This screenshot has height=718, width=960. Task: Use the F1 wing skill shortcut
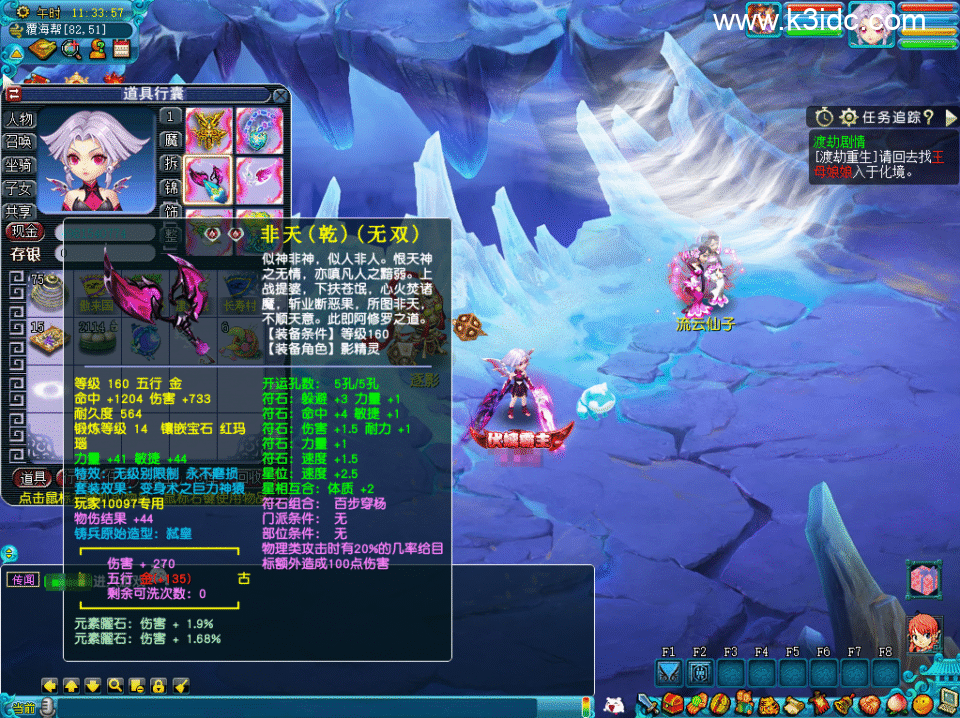click(x=670, y=672)
